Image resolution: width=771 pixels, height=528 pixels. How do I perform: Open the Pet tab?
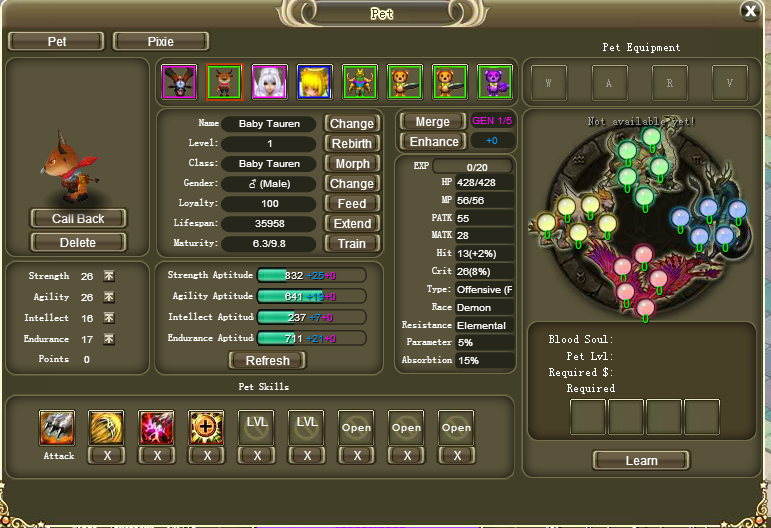tap(57, 41)
